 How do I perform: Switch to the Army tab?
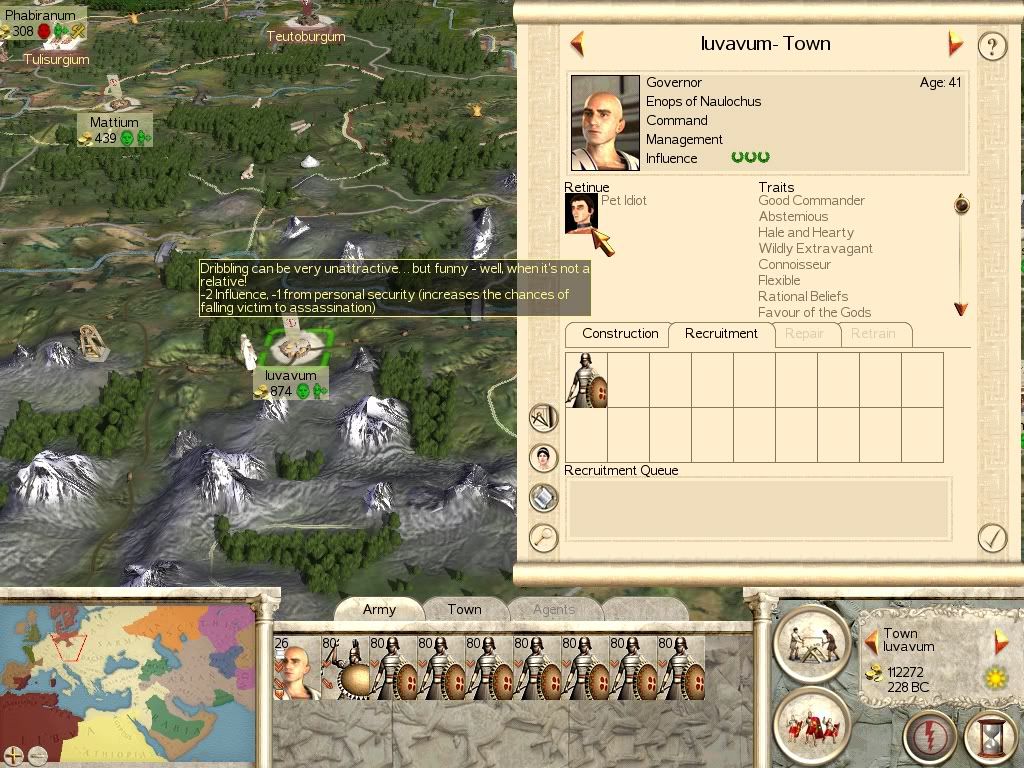point(379,609)
